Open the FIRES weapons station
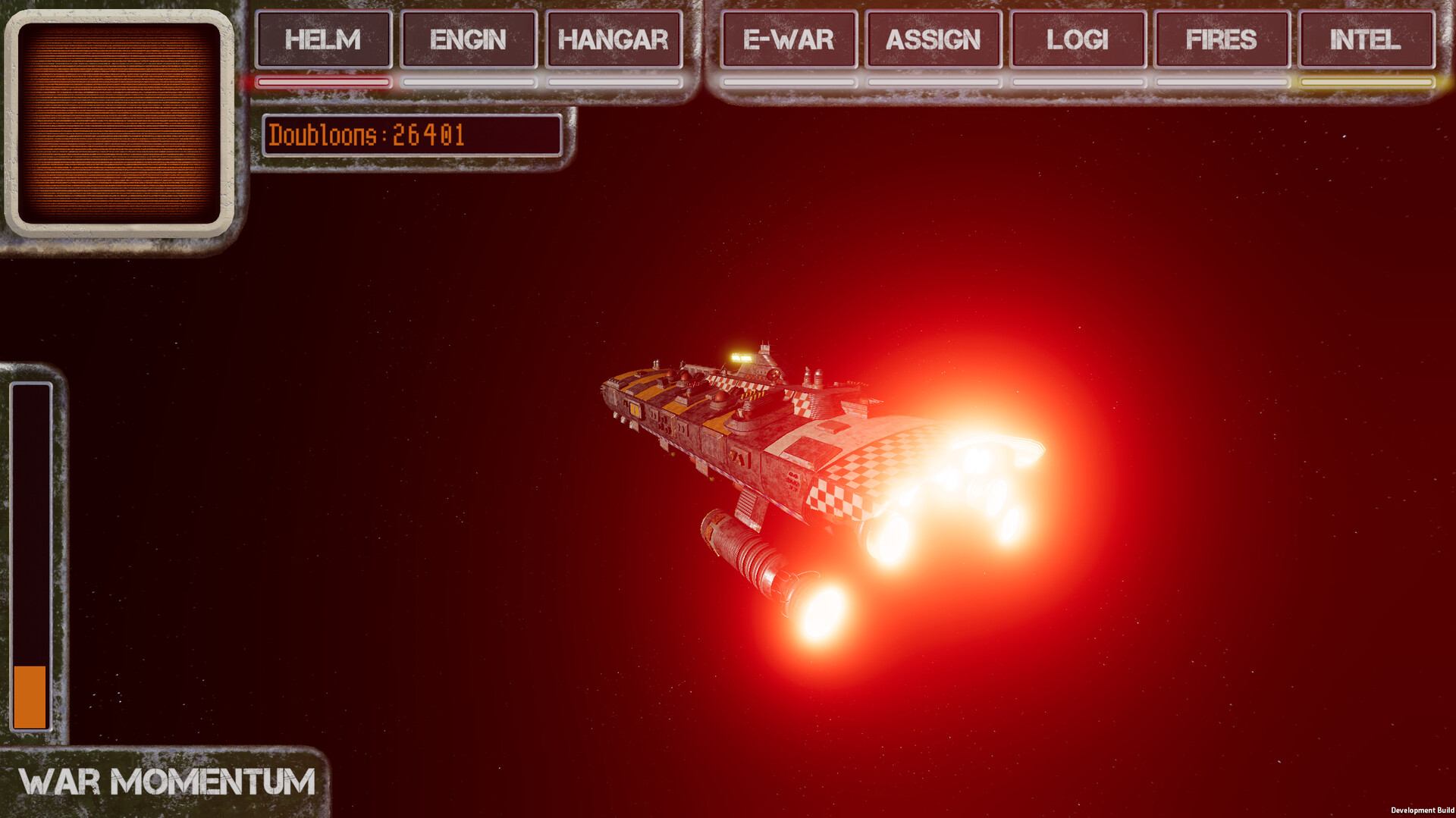This screenshot has height=818, width=1456. tap(1221, 40)
